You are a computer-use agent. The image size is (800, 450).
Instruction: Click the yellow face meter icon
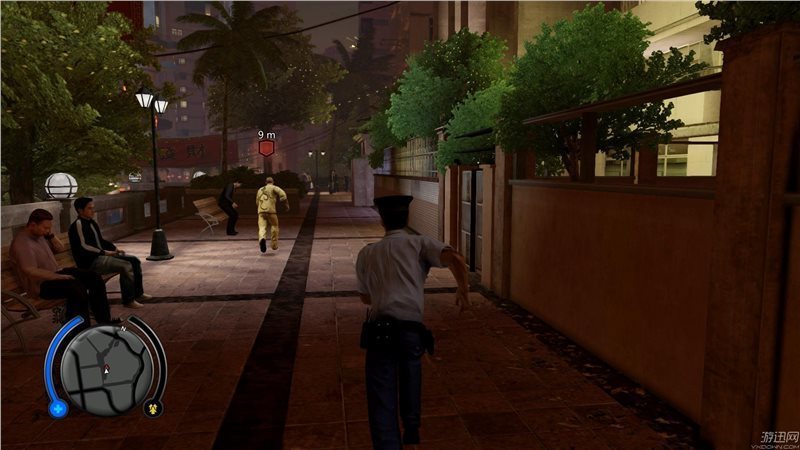click(x=152, y=407)
